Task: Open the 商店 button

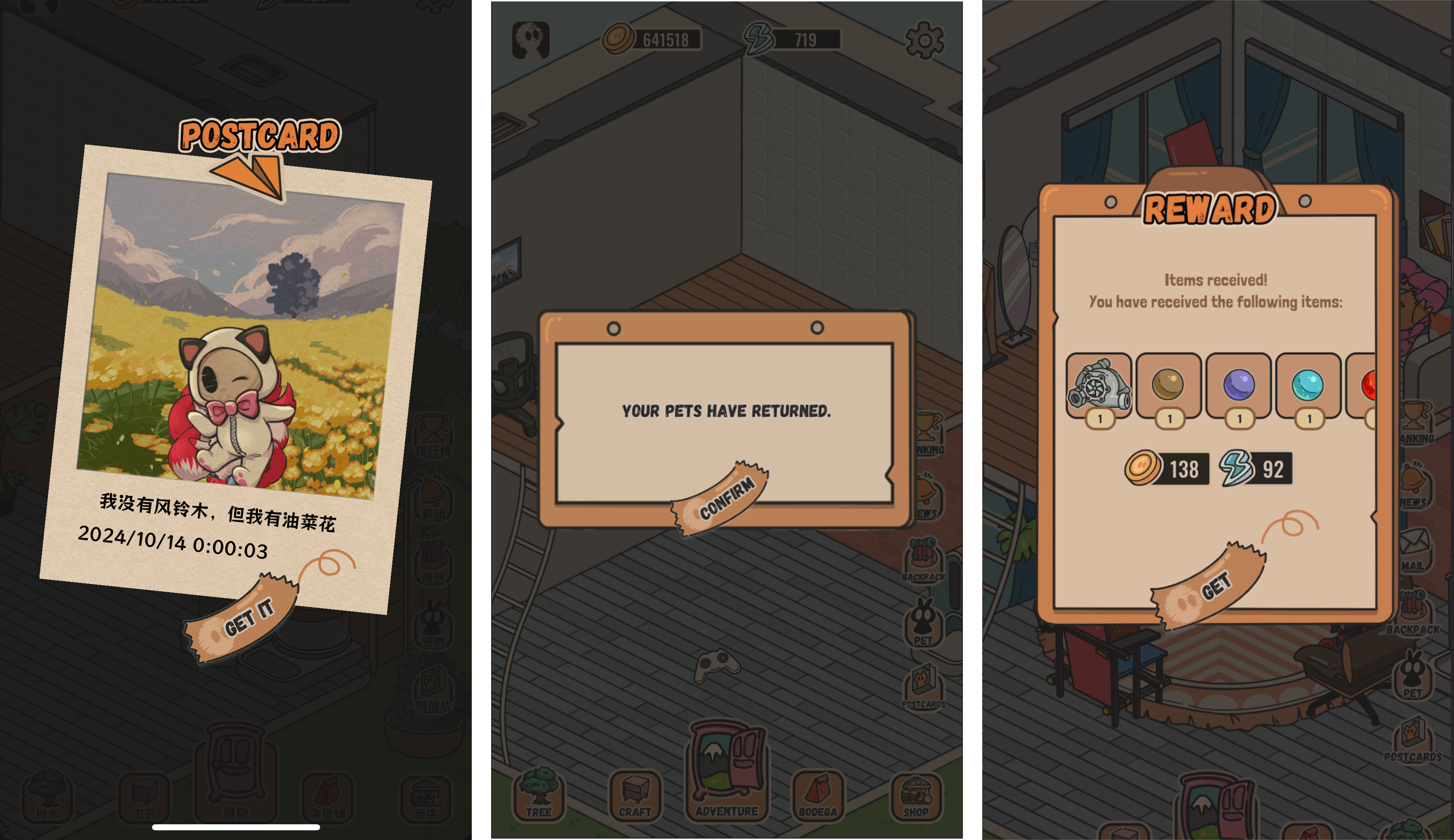Action: point(426,798)
